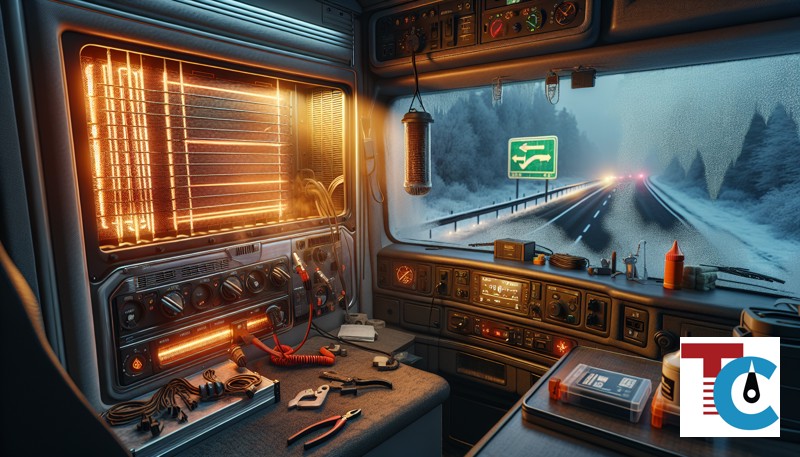Click the TC logo watermark
This screenshot has width=800, height=457.
coord(729,387)
